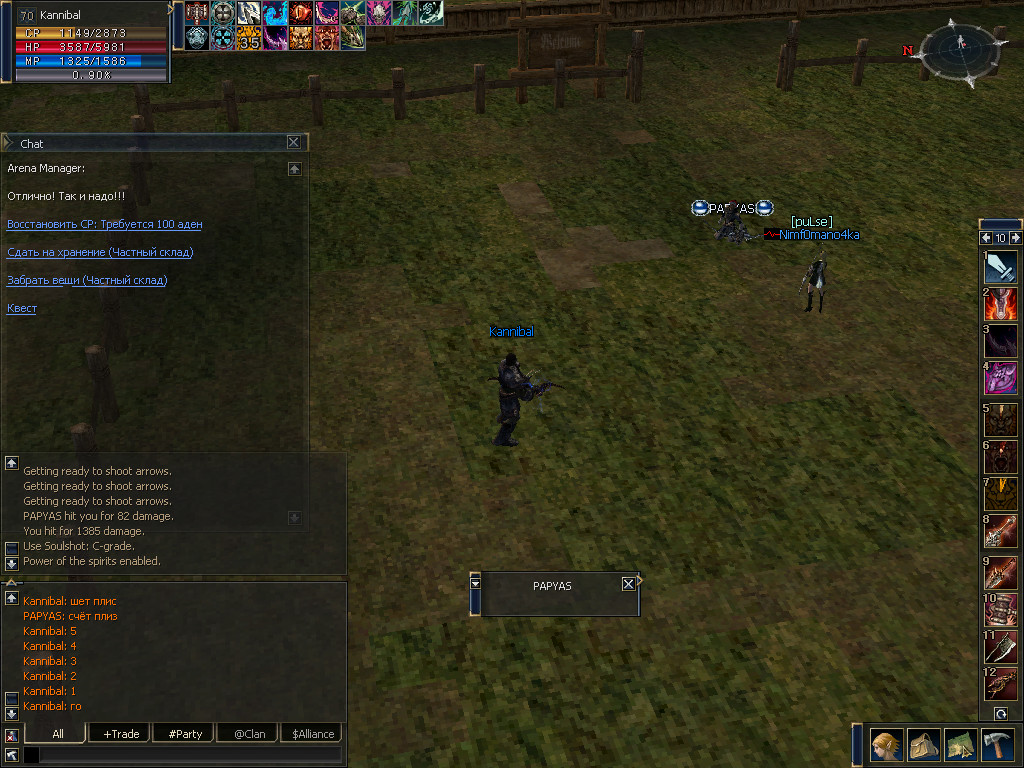Choose 'Сдать на хранение' warehouse option
1024x768 pixels.
(x=100, y=252)
